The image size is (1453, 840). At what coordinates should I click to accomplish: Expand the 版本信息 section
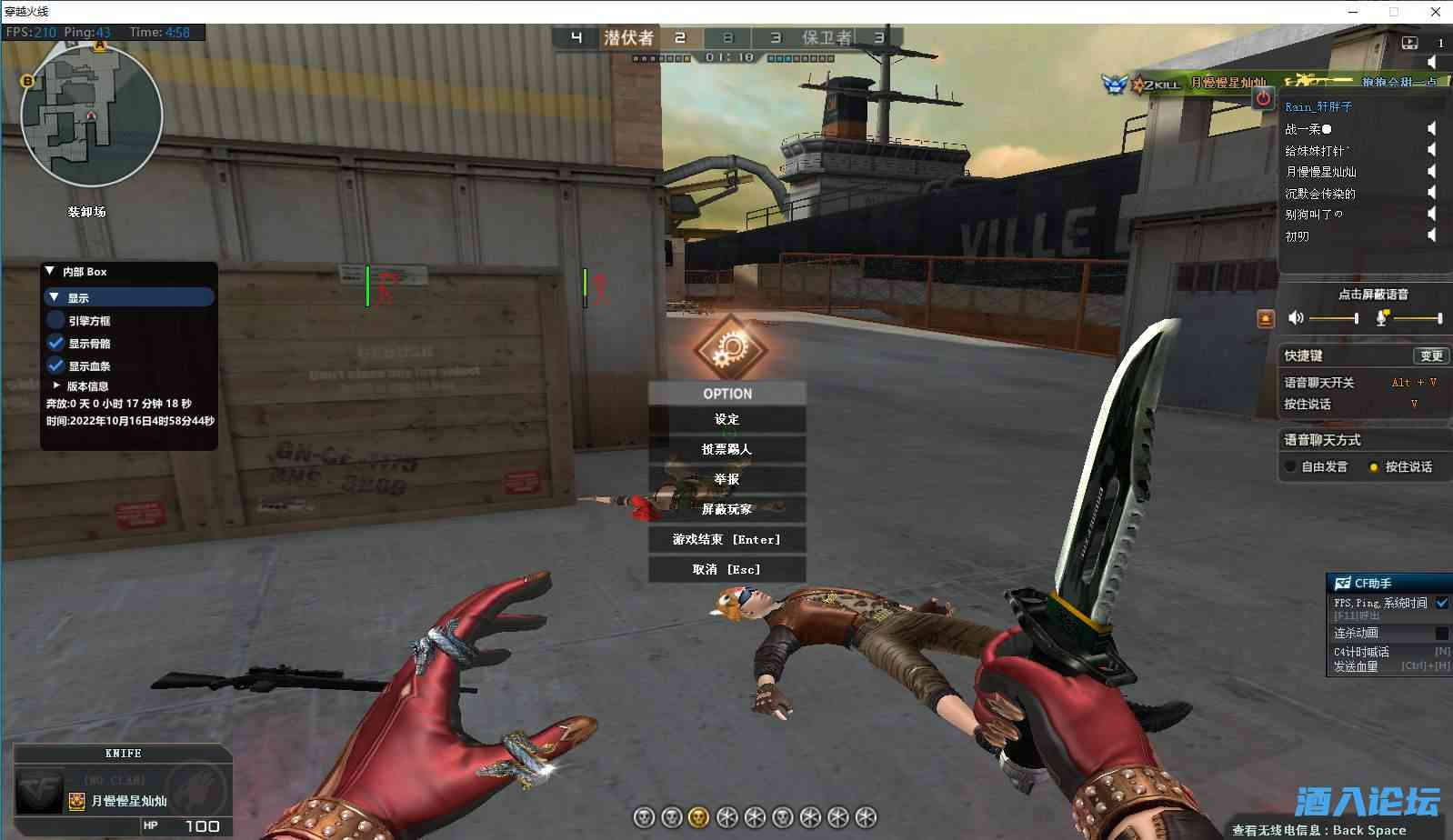click(56, 385)
